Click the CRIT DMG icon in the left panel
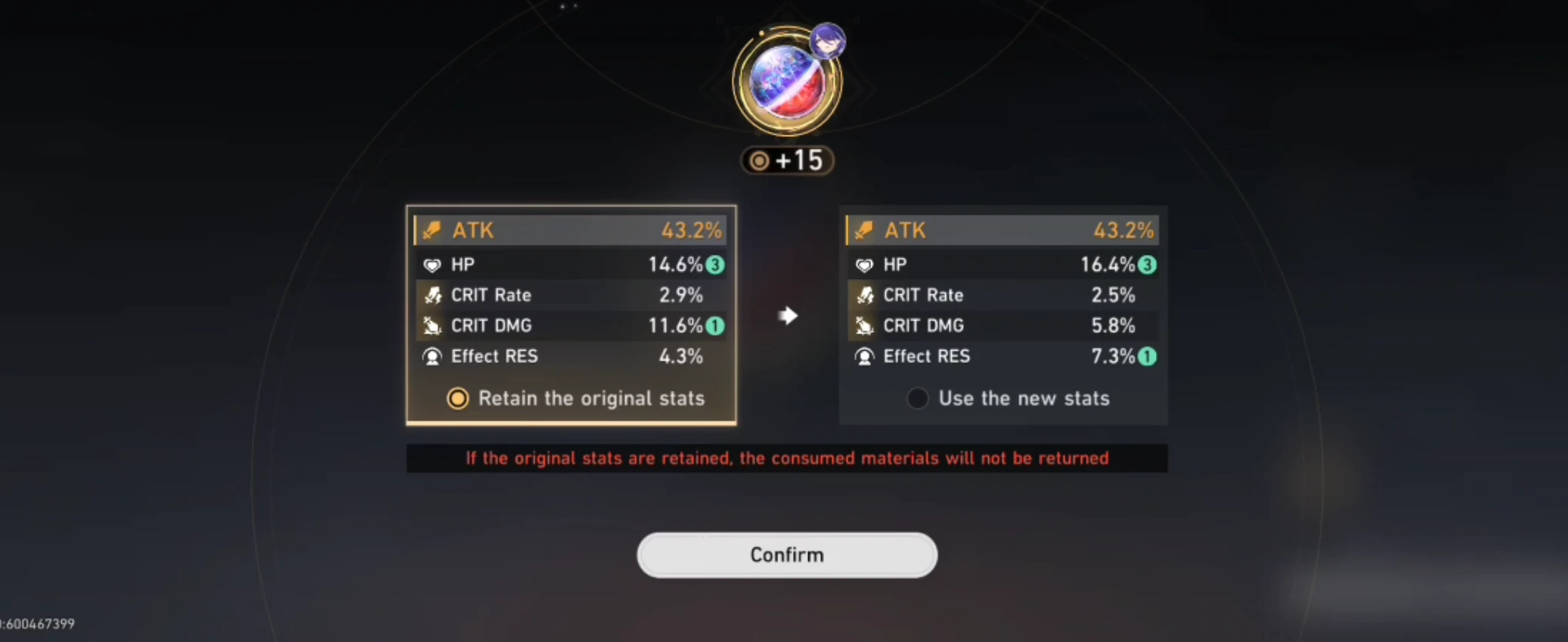Image resolution: width=1568 pixels, height=642 pixels. click(x=432, y=326)
